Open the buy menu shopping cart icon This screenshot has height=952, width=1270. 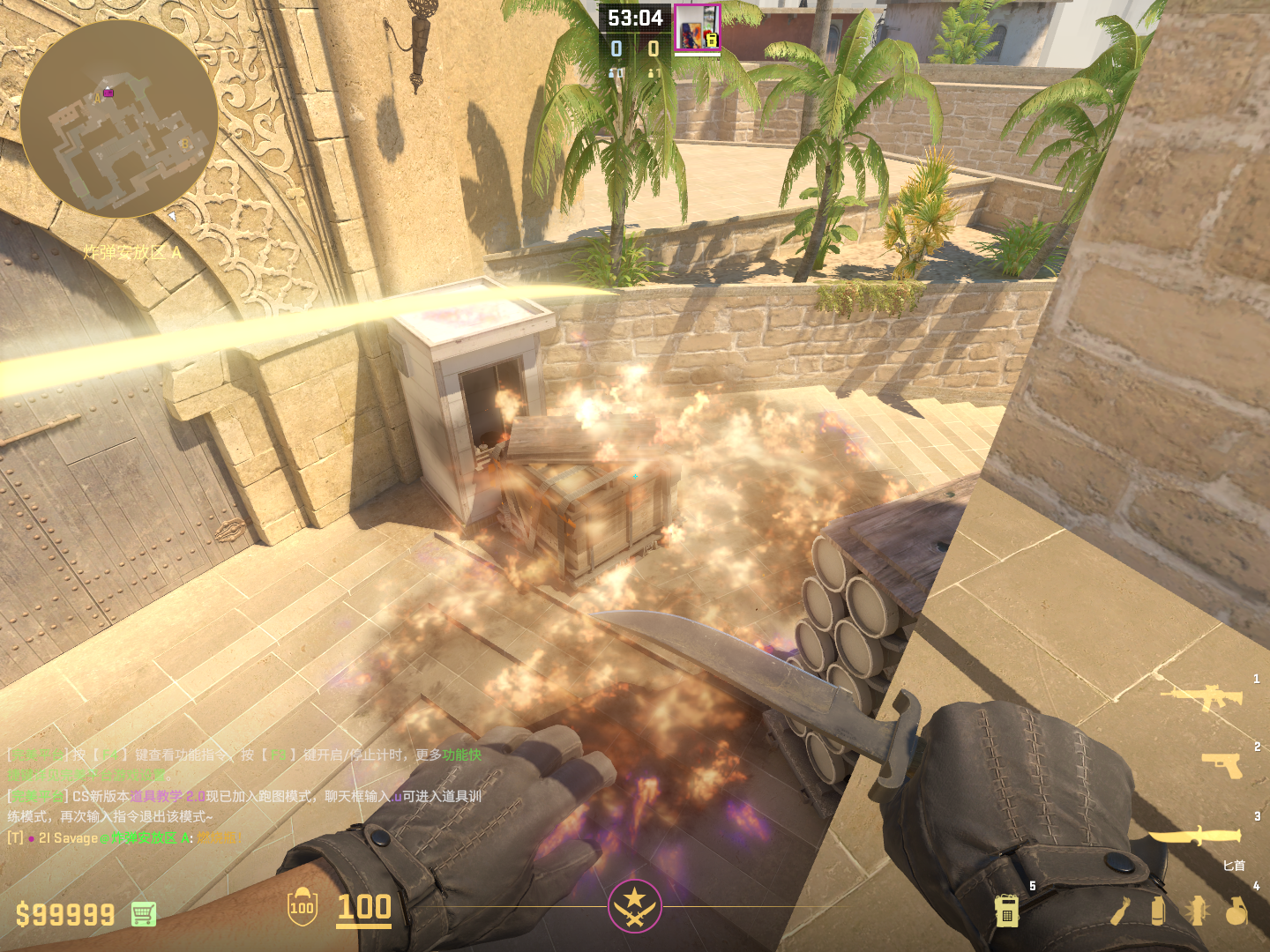(144, 914)
